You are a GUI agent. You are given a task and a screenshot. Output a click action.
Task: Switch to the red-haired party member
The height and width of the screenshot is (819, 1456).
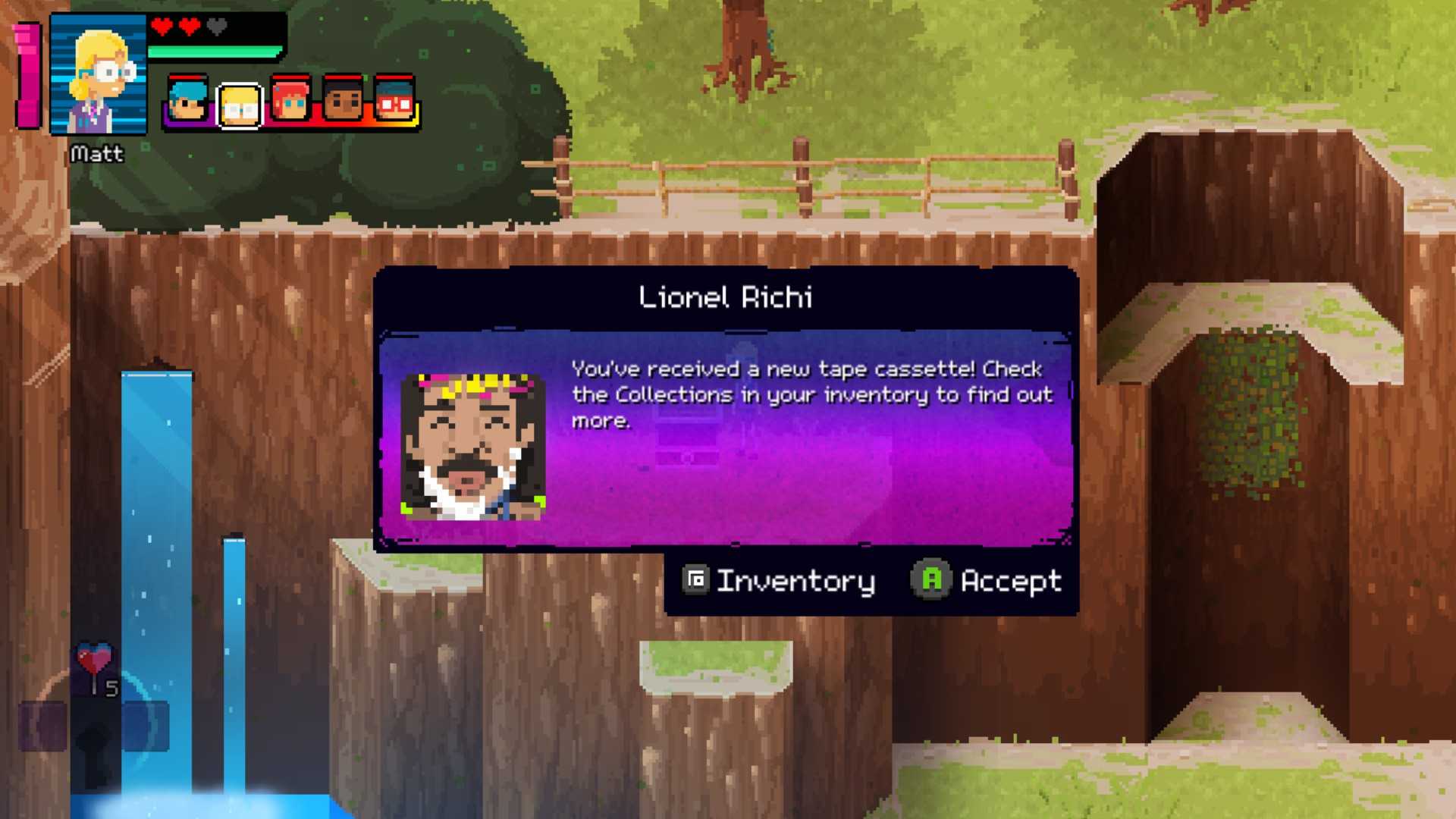291,101
